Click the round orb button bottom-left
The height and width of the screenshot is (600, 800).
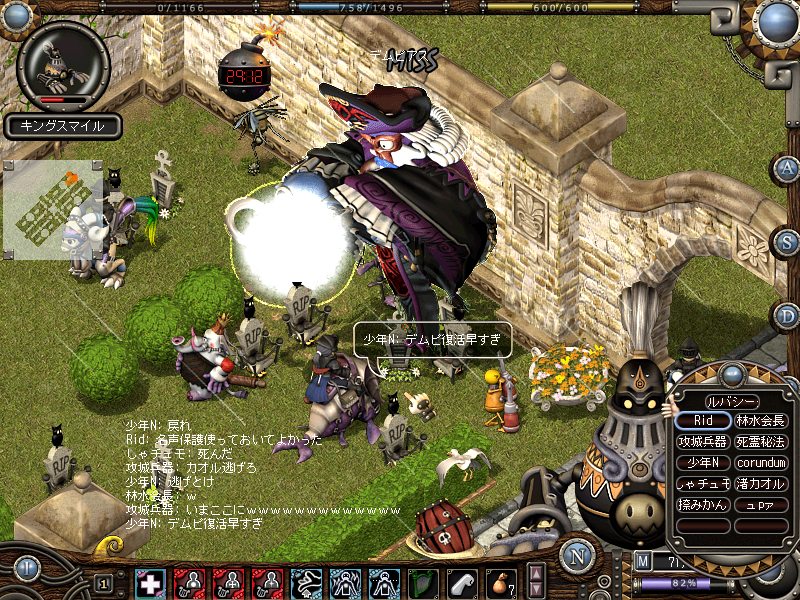pos(27,567)
